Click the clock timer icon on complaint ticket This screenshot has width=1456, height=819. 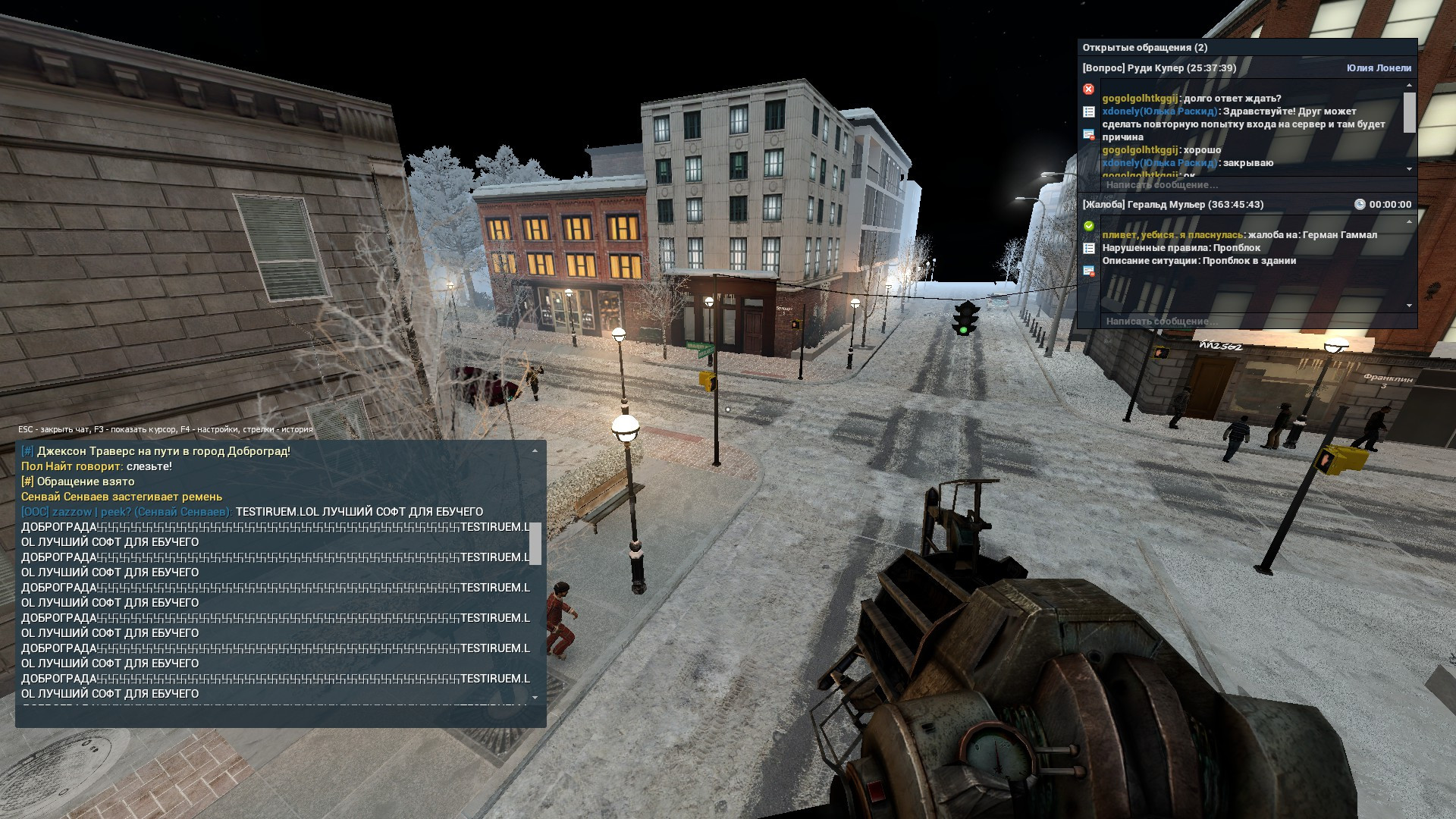click(x=1360, y=205)
